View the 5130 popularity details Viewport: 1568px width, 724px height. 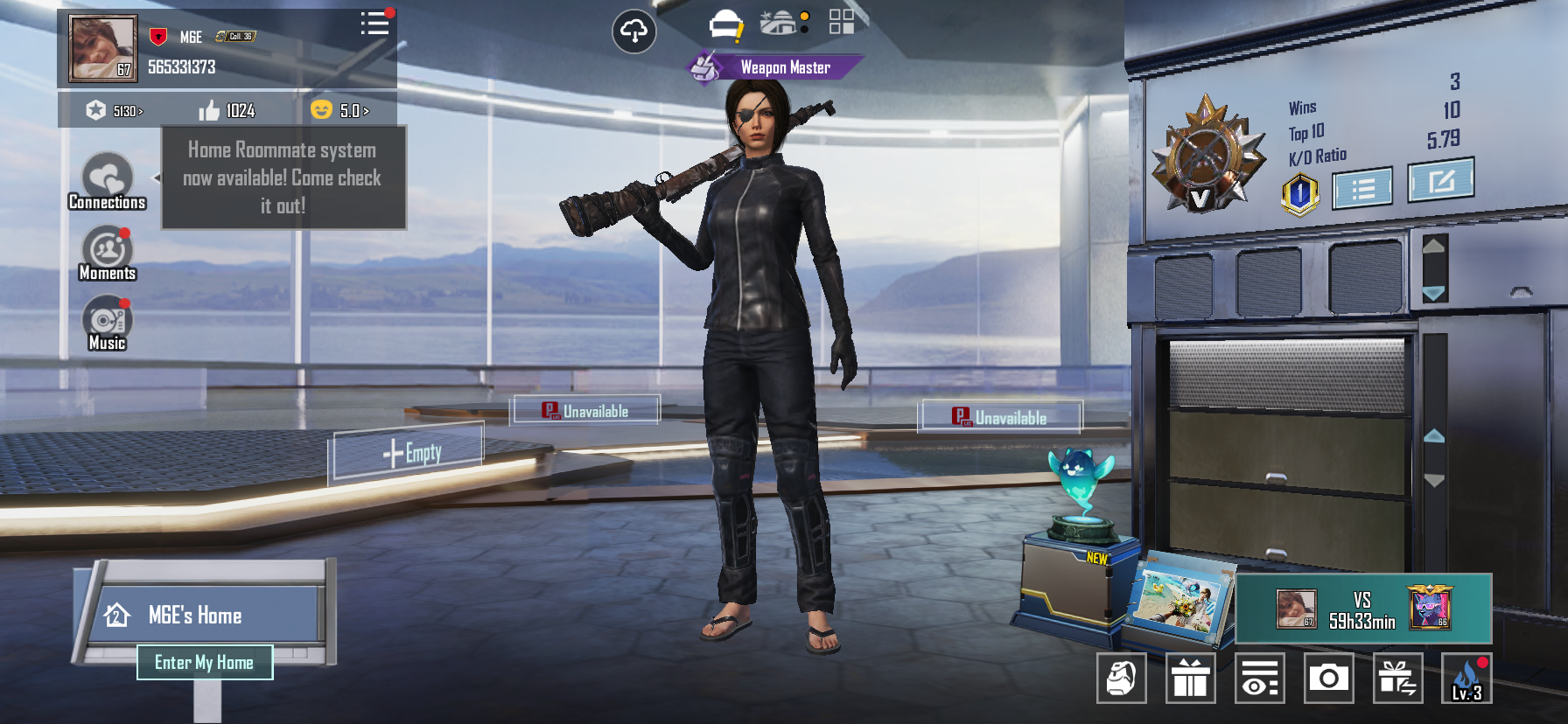(x=115, y=111)
